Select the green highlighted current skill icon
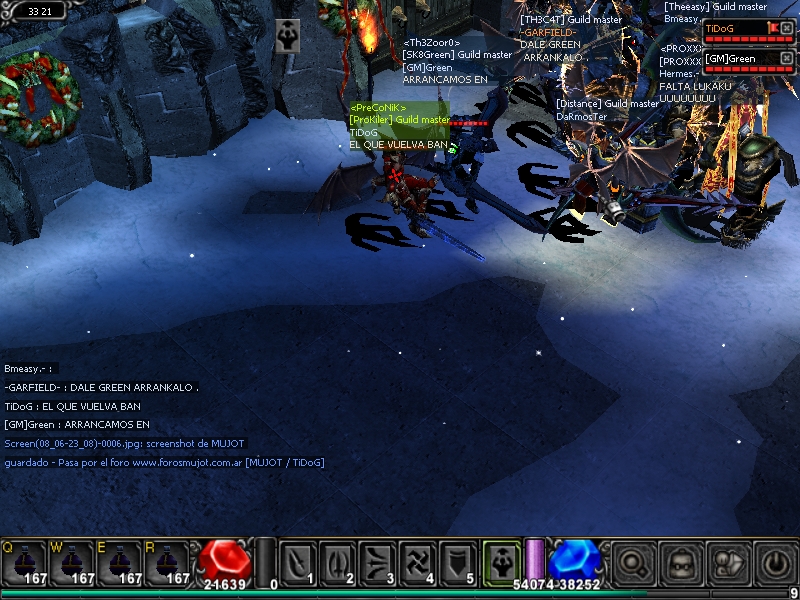The image size is (800, 600). 500,562
